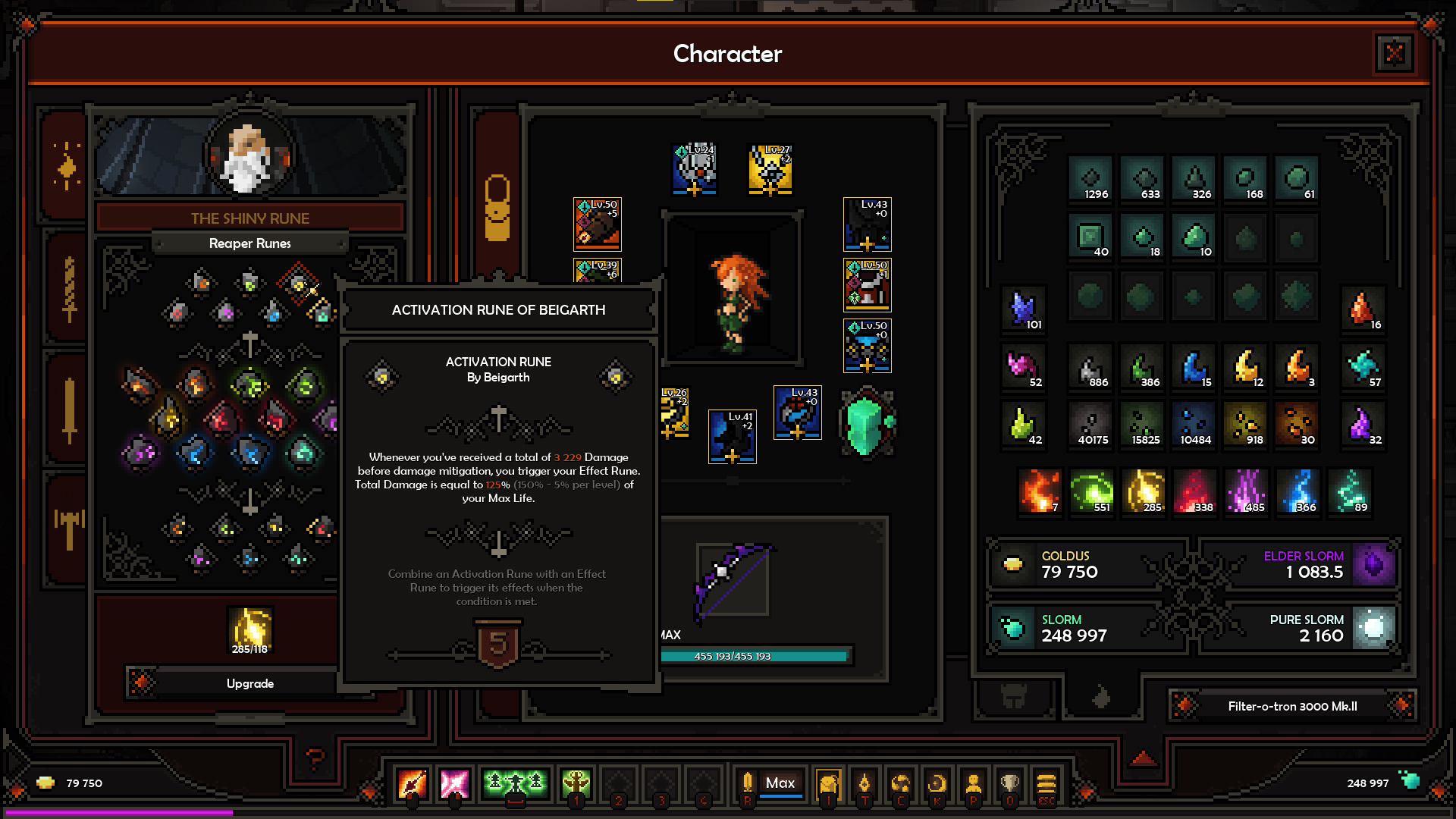Screen dimensions: 1456x819
Task: Select the equipped Lv.24 helmet slot
Action: click(694, 168)
